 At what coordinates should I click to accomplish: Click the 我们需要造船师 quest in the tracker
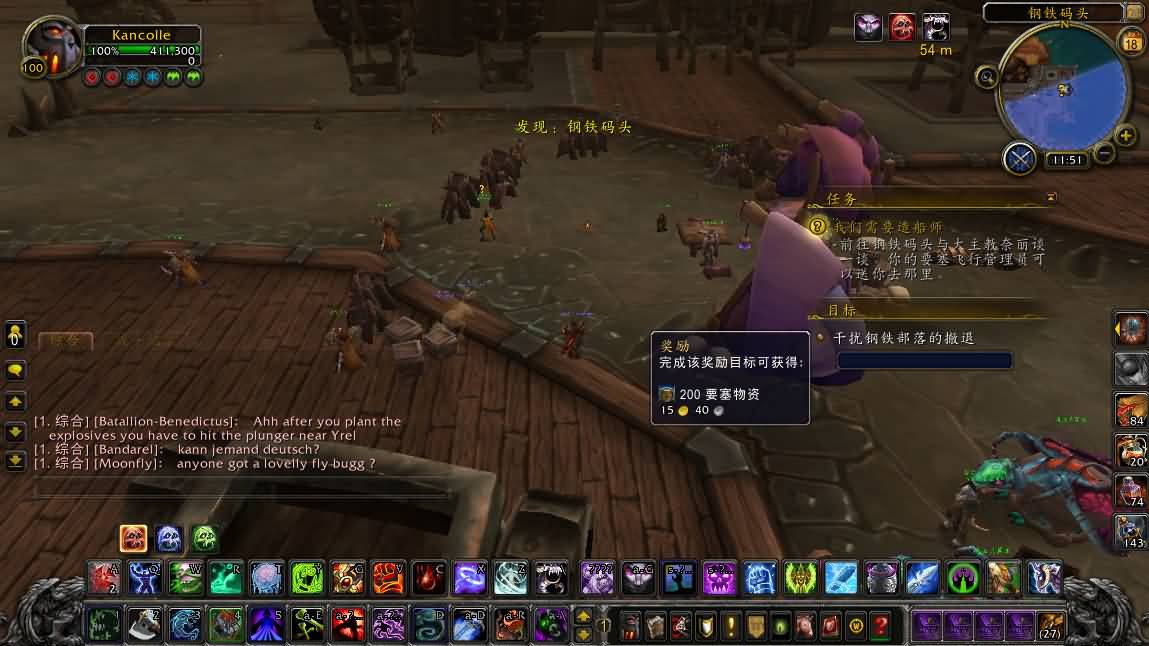tap(888, 227)
